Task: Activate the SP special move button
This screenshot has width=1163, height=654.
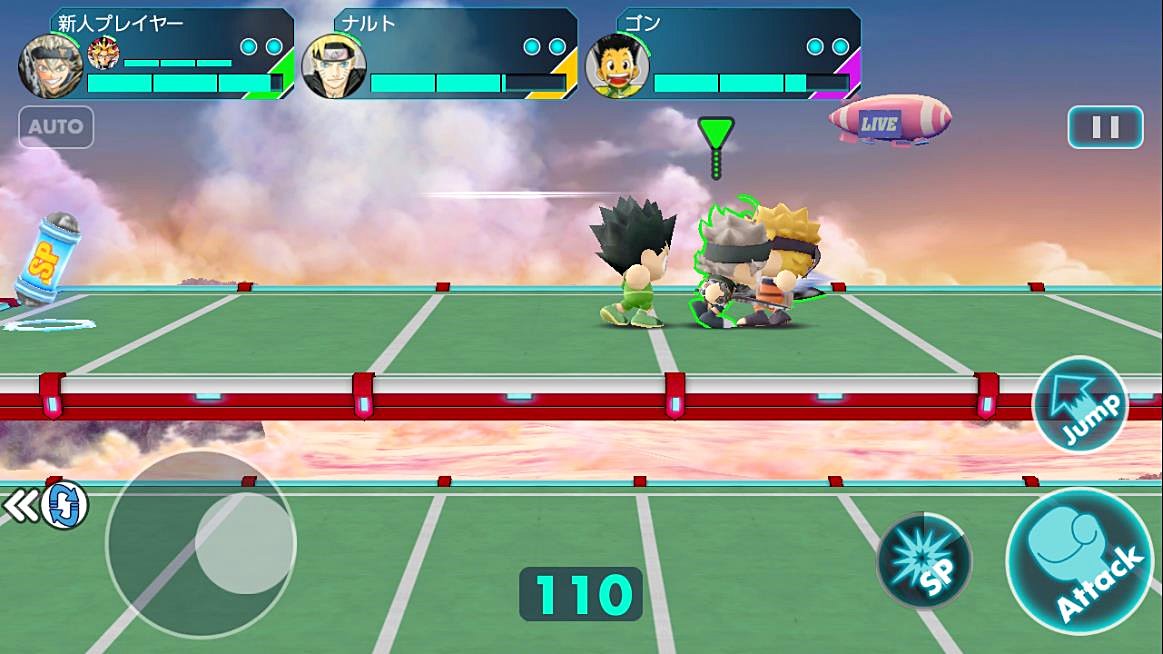Action: click(x=923, y=561)
